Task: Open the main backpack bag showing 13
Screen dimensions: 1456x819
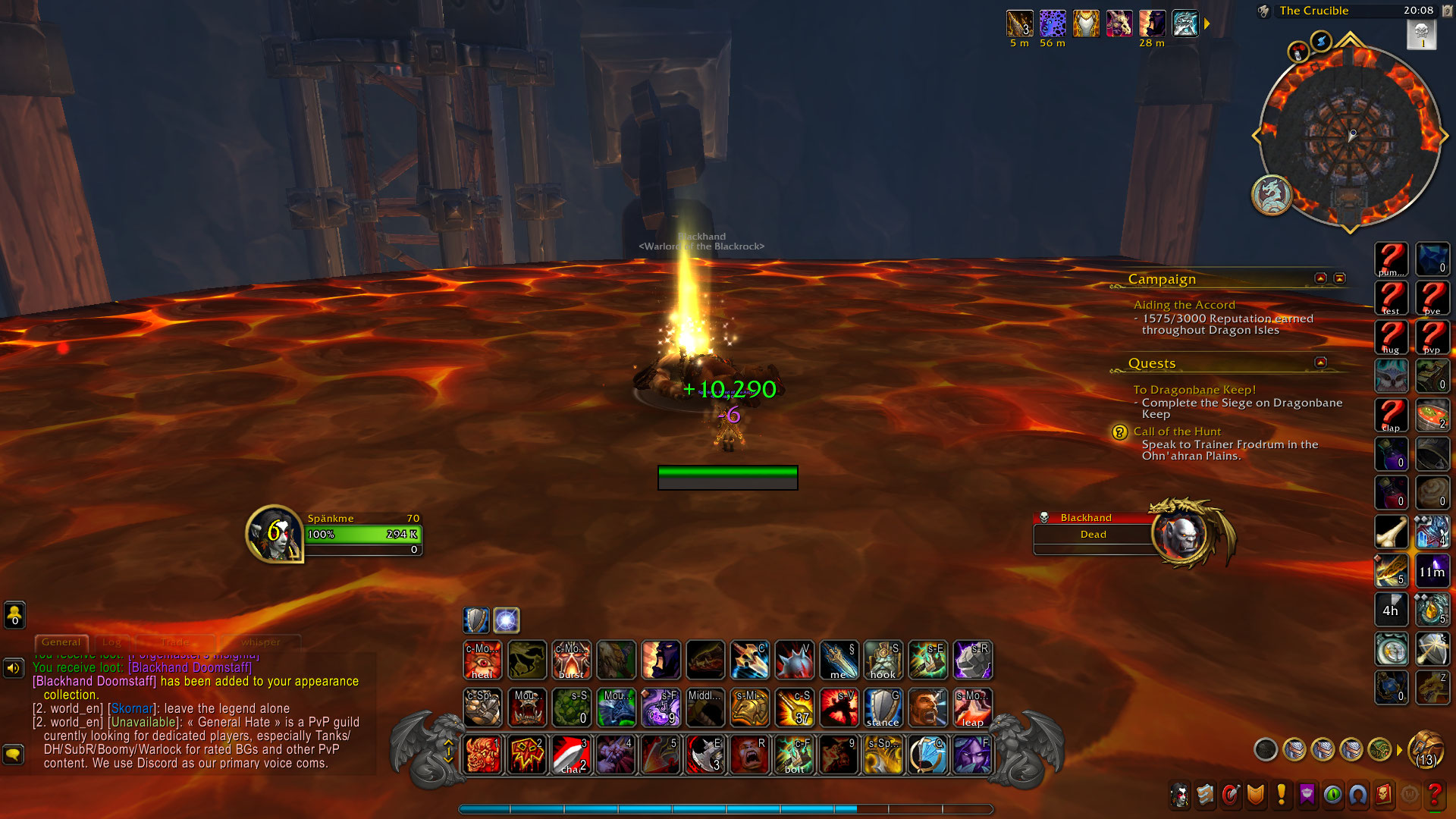Action: 1425,750
